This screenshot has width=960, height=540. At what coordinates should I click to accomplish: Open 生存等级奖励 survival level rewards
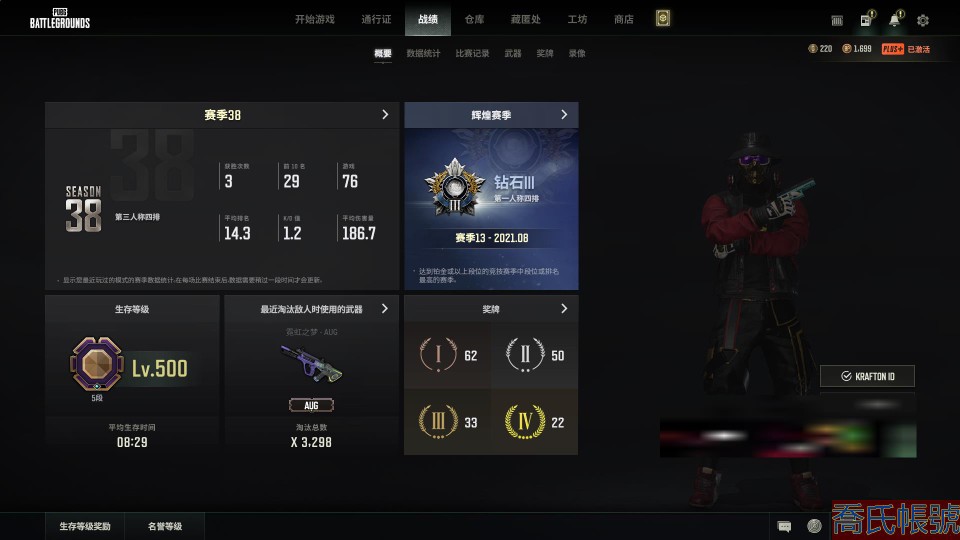point(91,526)
